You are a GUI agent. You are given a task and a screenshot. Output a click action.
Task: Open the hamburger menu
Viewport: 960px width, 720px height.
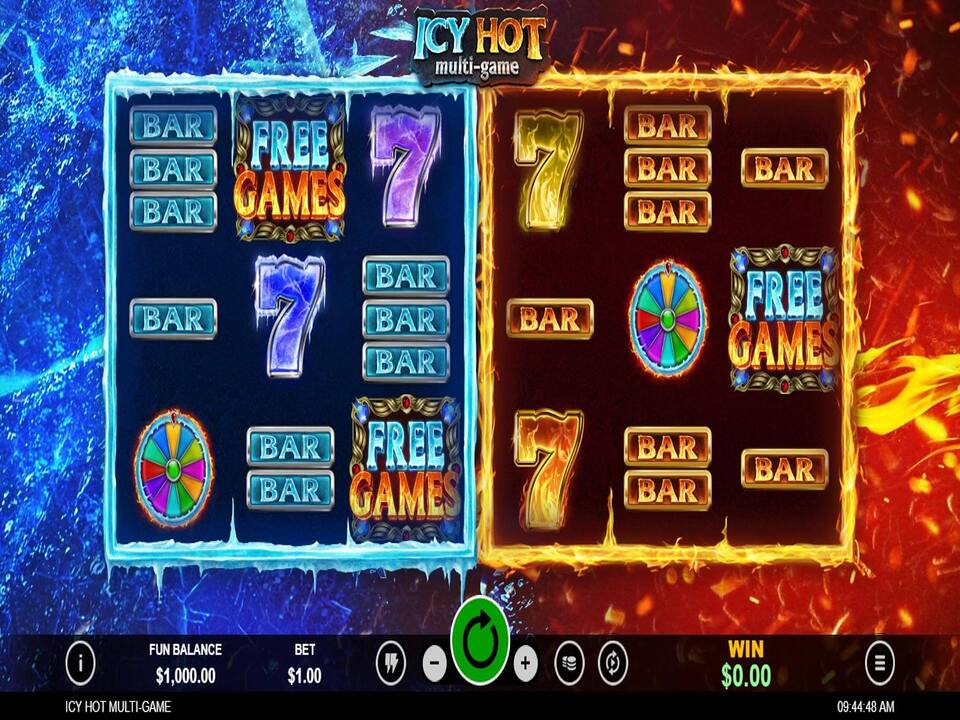click(x=880, y=662)
